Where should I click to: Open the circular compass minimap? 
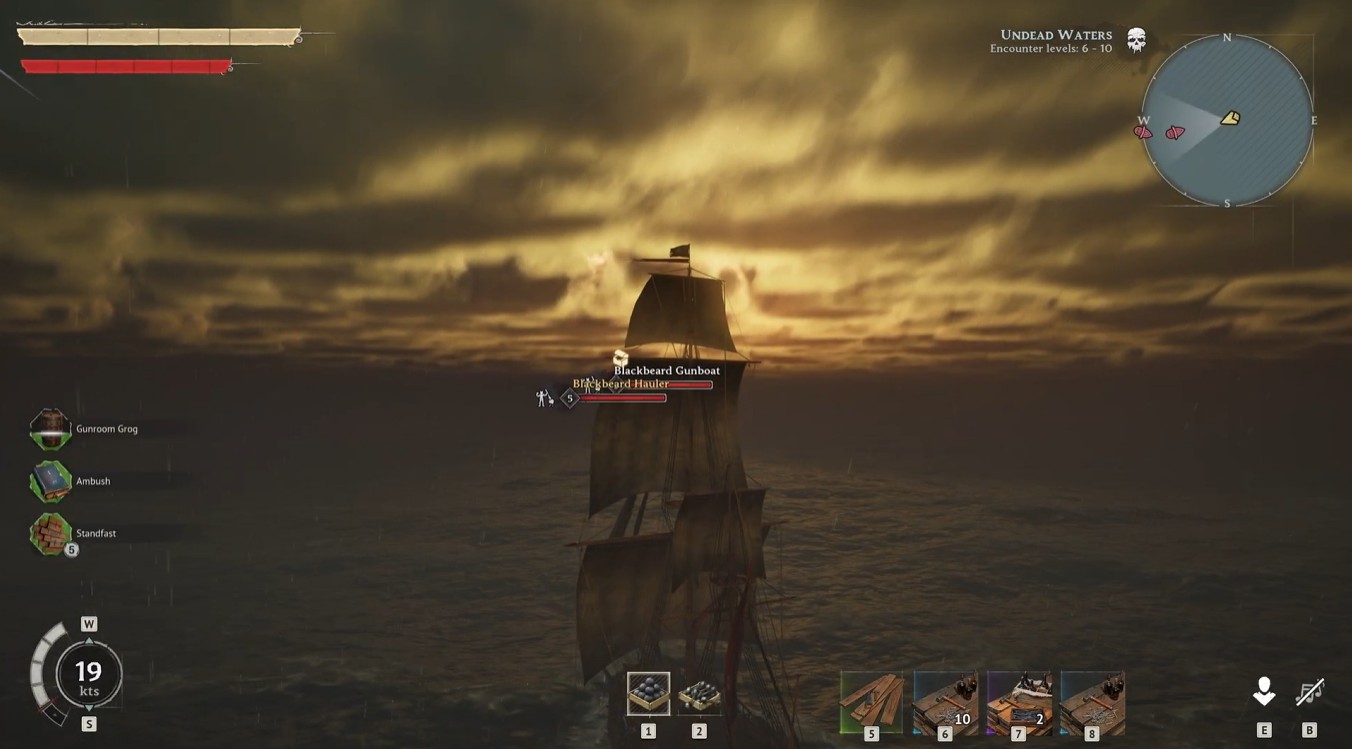[x=1227, y=120]
